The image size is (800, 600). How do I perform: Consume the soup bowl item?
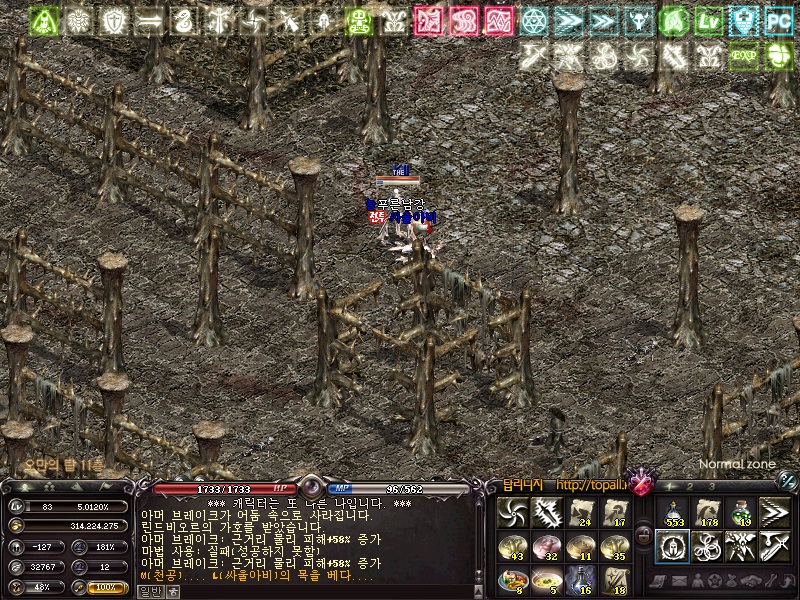click(547, 580)
